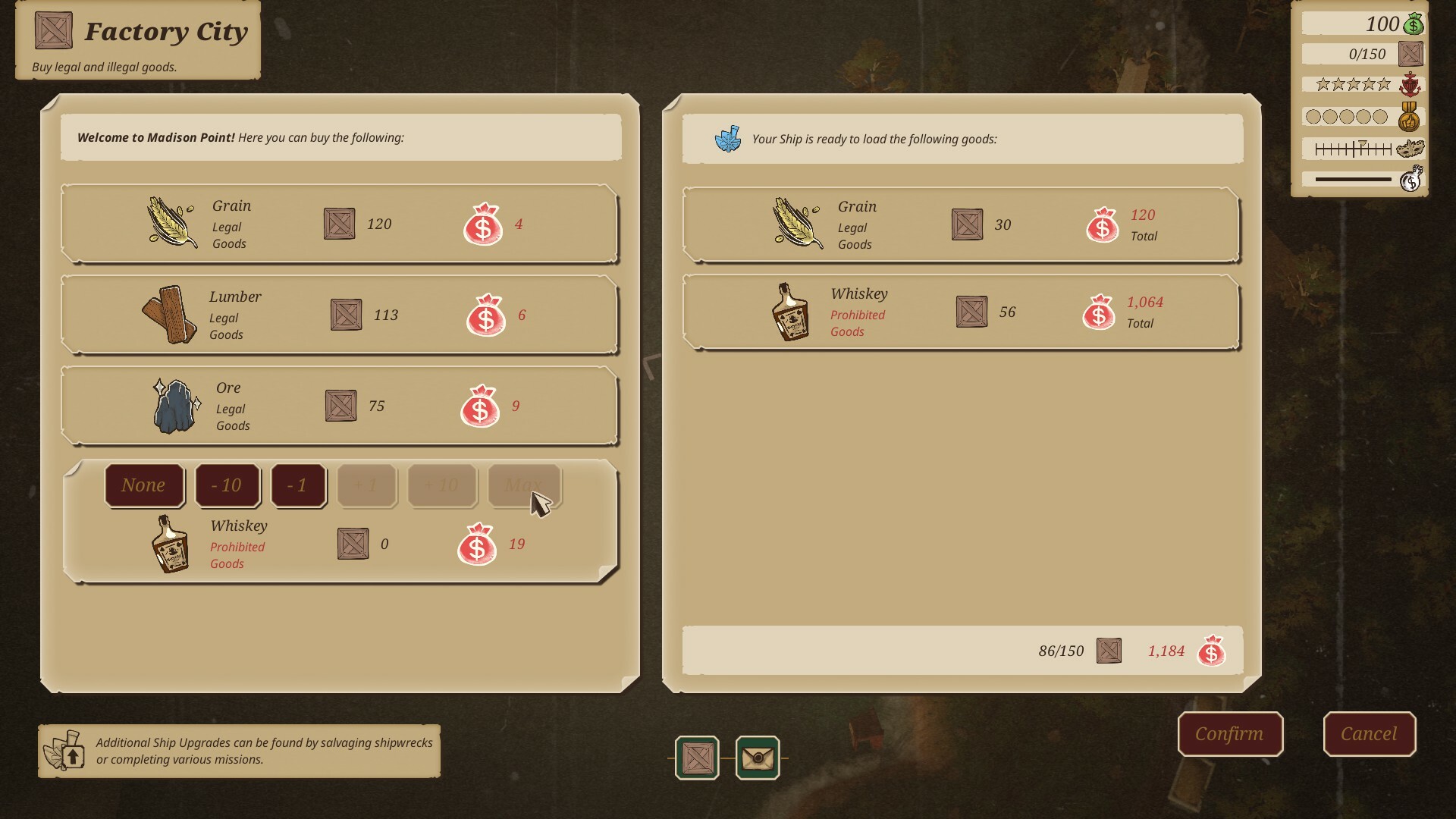This screenshot has height=819, width=1456.
Task: Cancel the trading screen
Action: (1369, 734)
